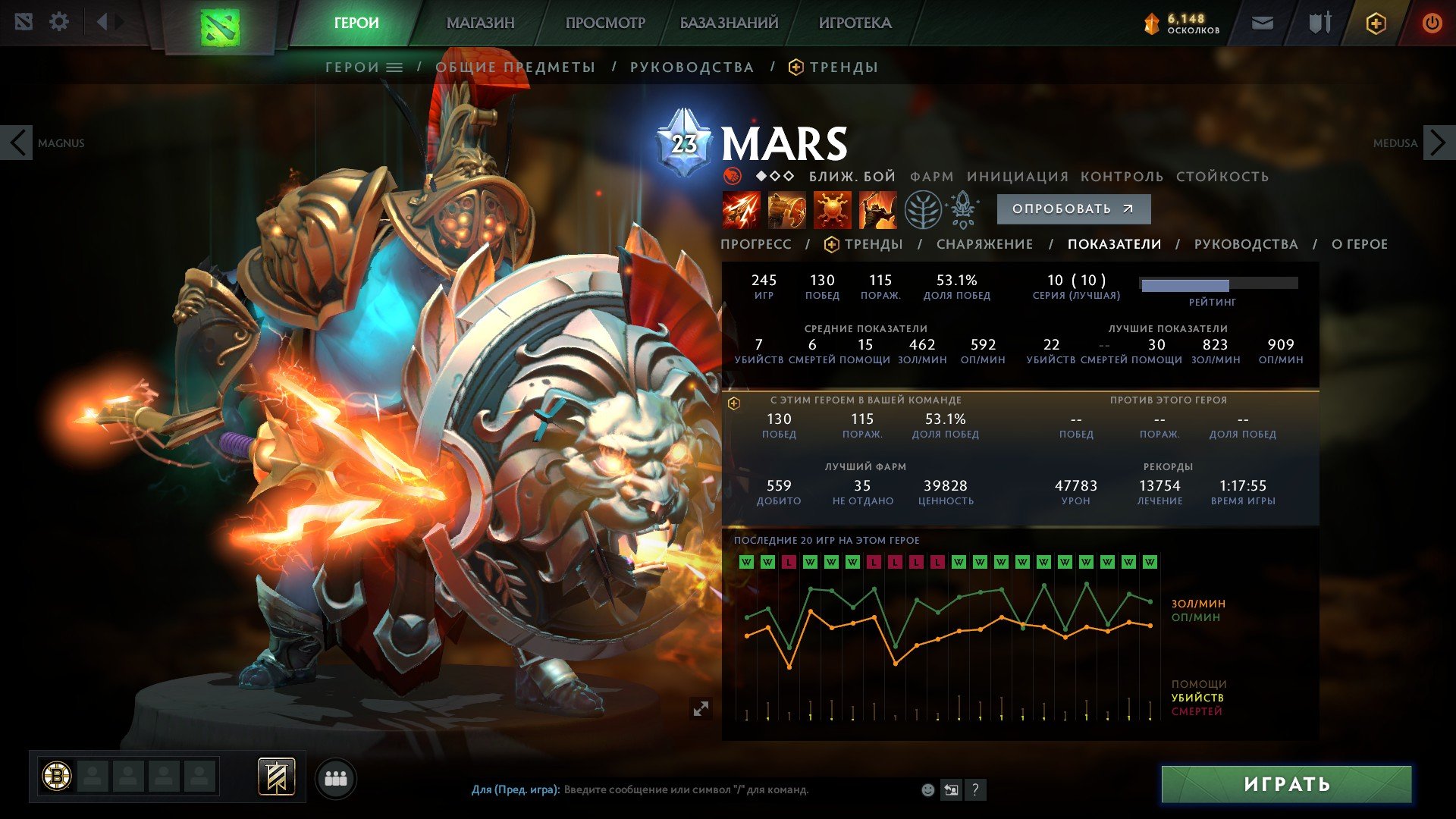Expand the hero model fullscreen view
The height and width of the screenshot is (819, 1456).
click(701, 708)
